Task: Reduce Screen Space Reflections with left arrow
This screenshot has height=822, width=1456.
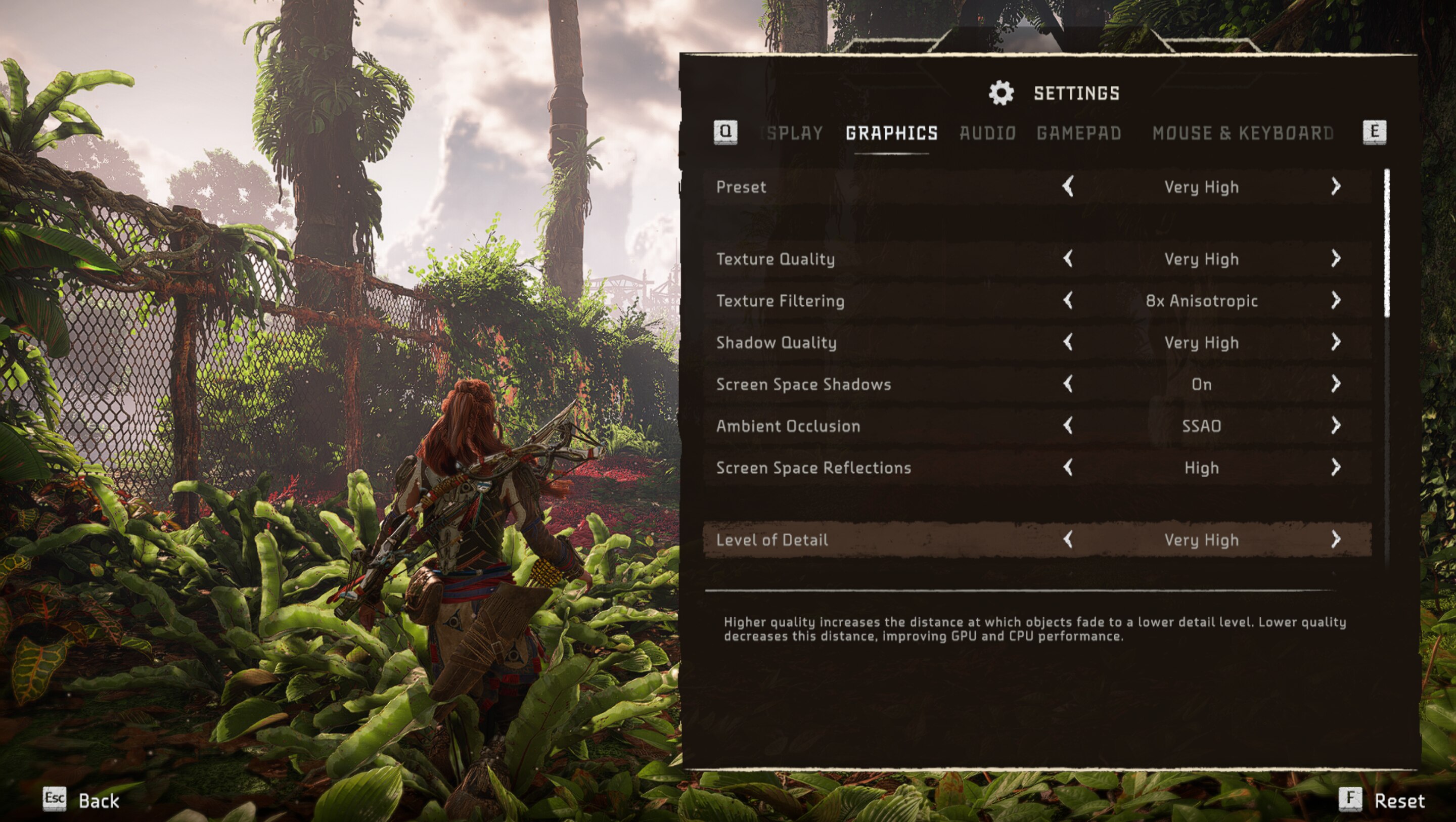Action: [1068, 468]
